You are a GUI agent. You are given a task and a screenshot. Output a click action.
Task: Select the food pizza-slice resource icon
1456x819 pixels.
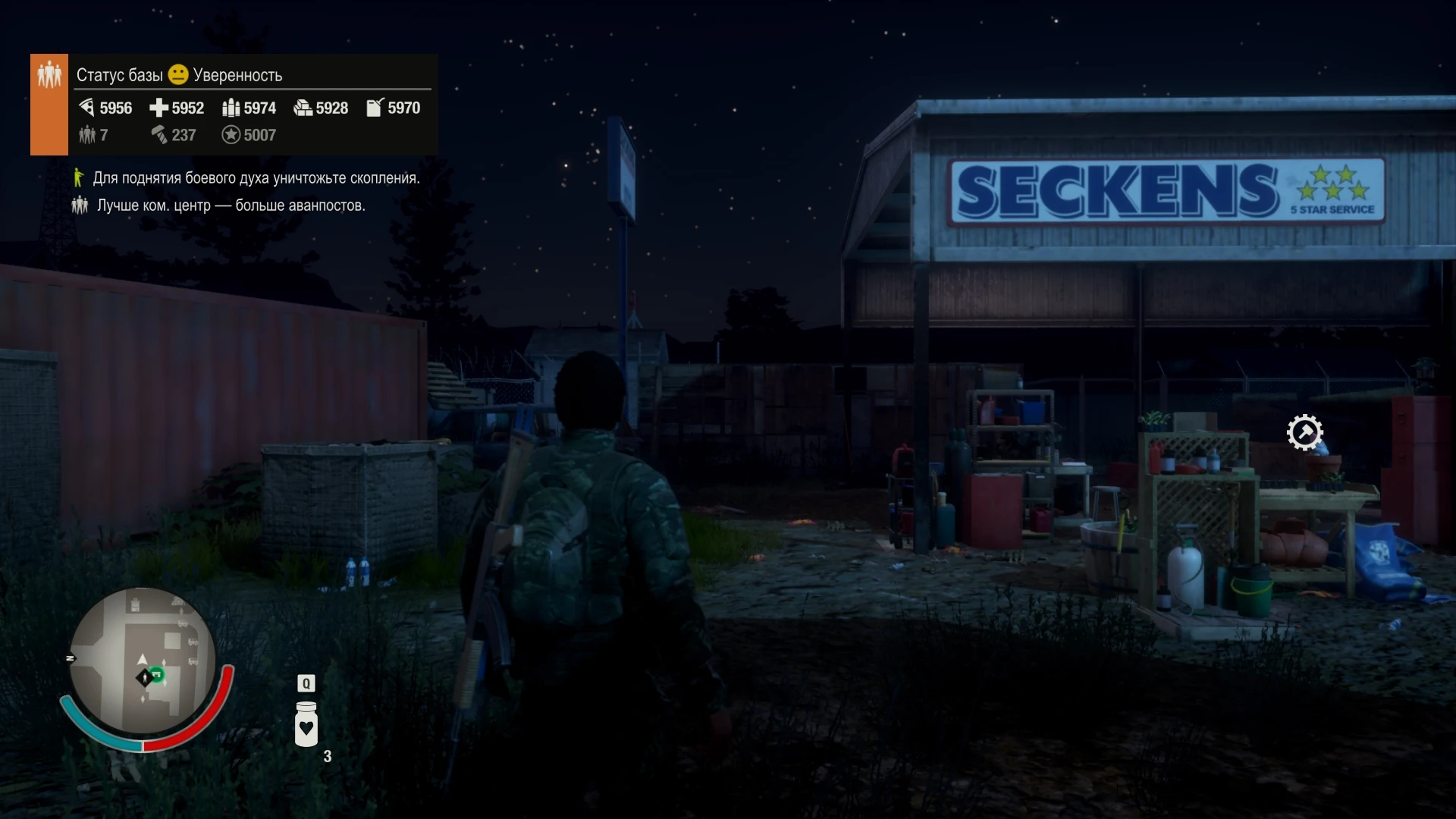[86, 108]
